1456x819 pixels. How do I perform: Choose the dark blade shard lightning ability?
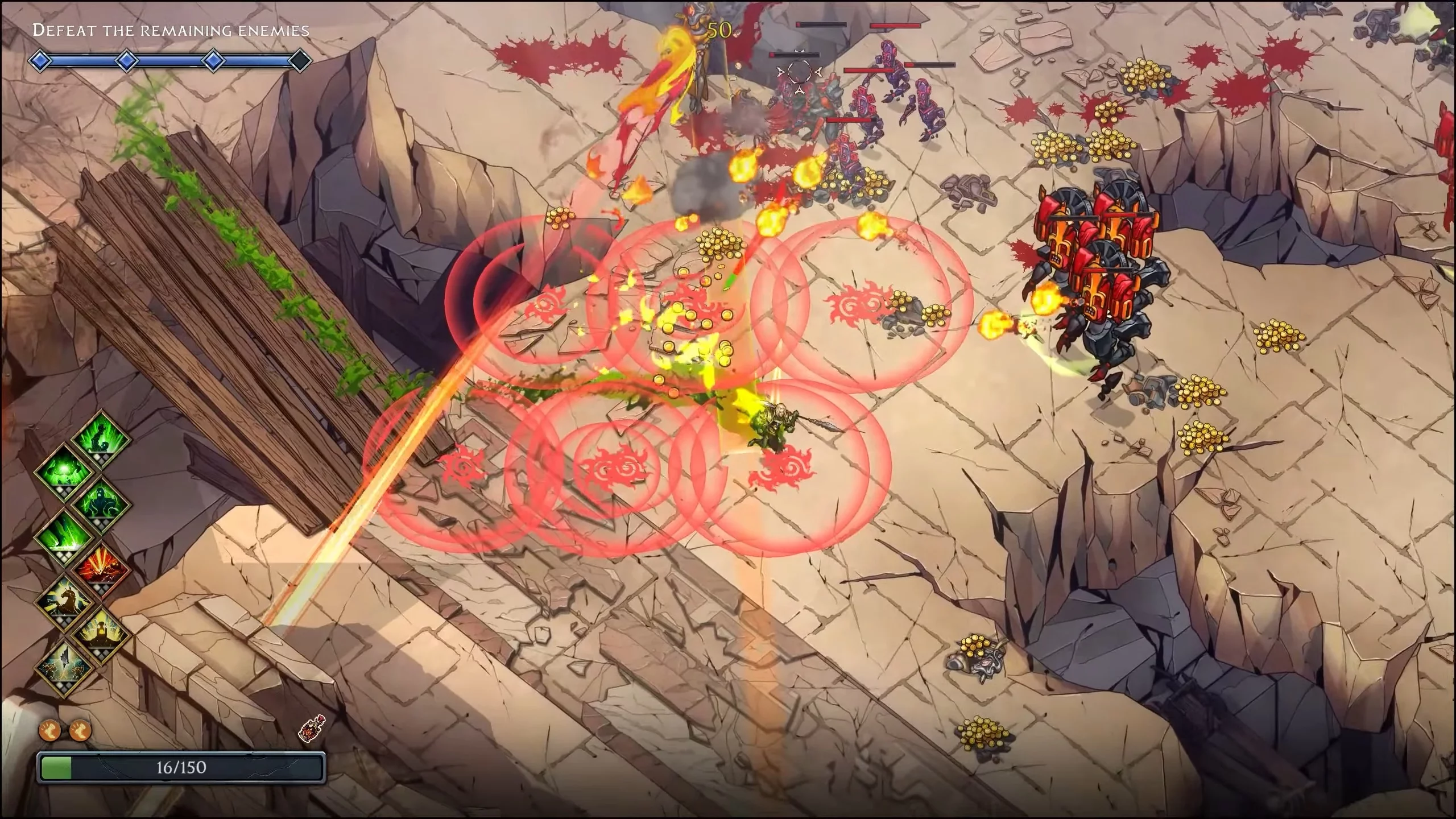click(64, 665)
